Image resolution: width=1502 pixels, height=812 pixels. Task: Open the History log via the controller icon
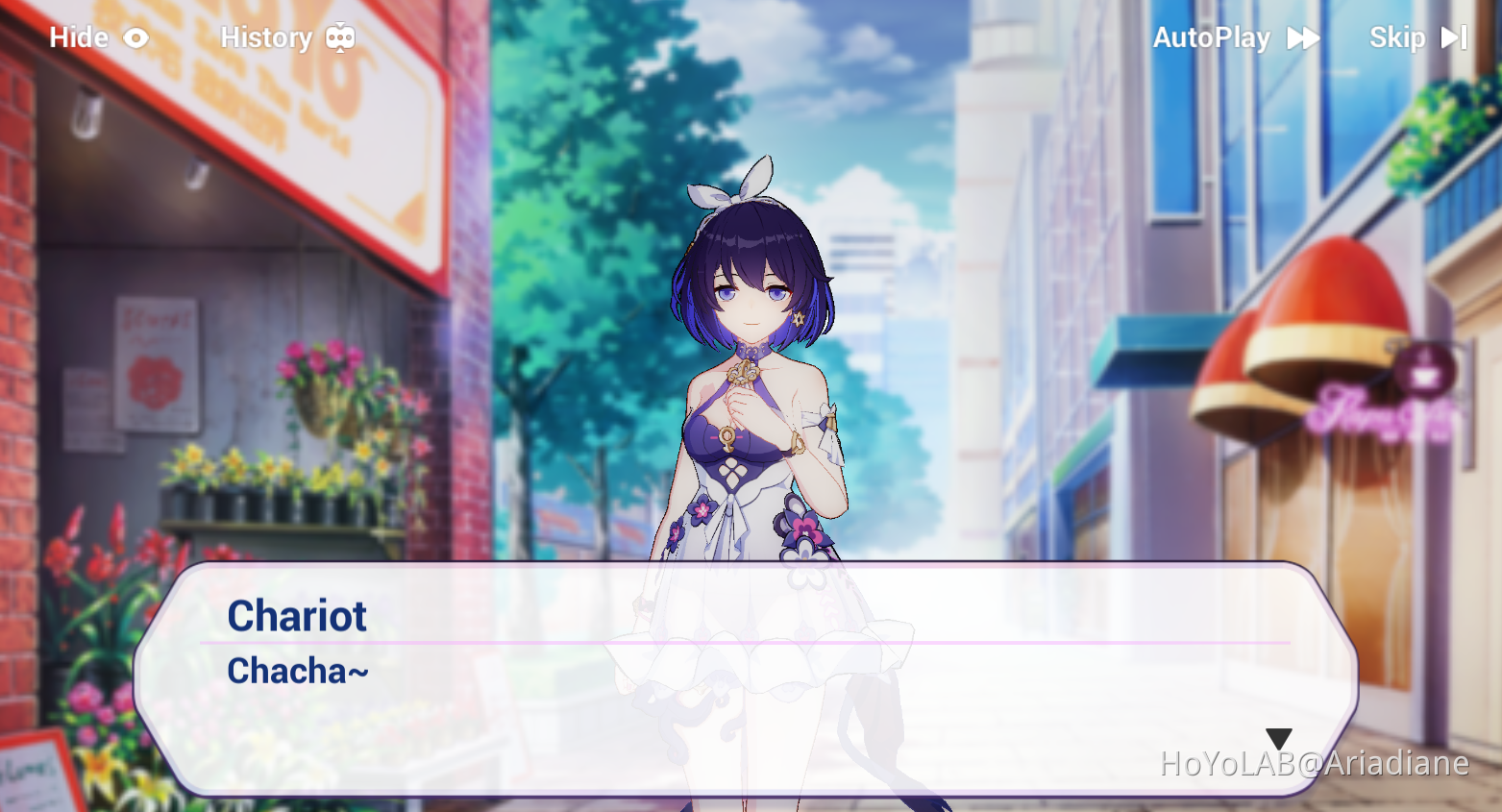341,37
